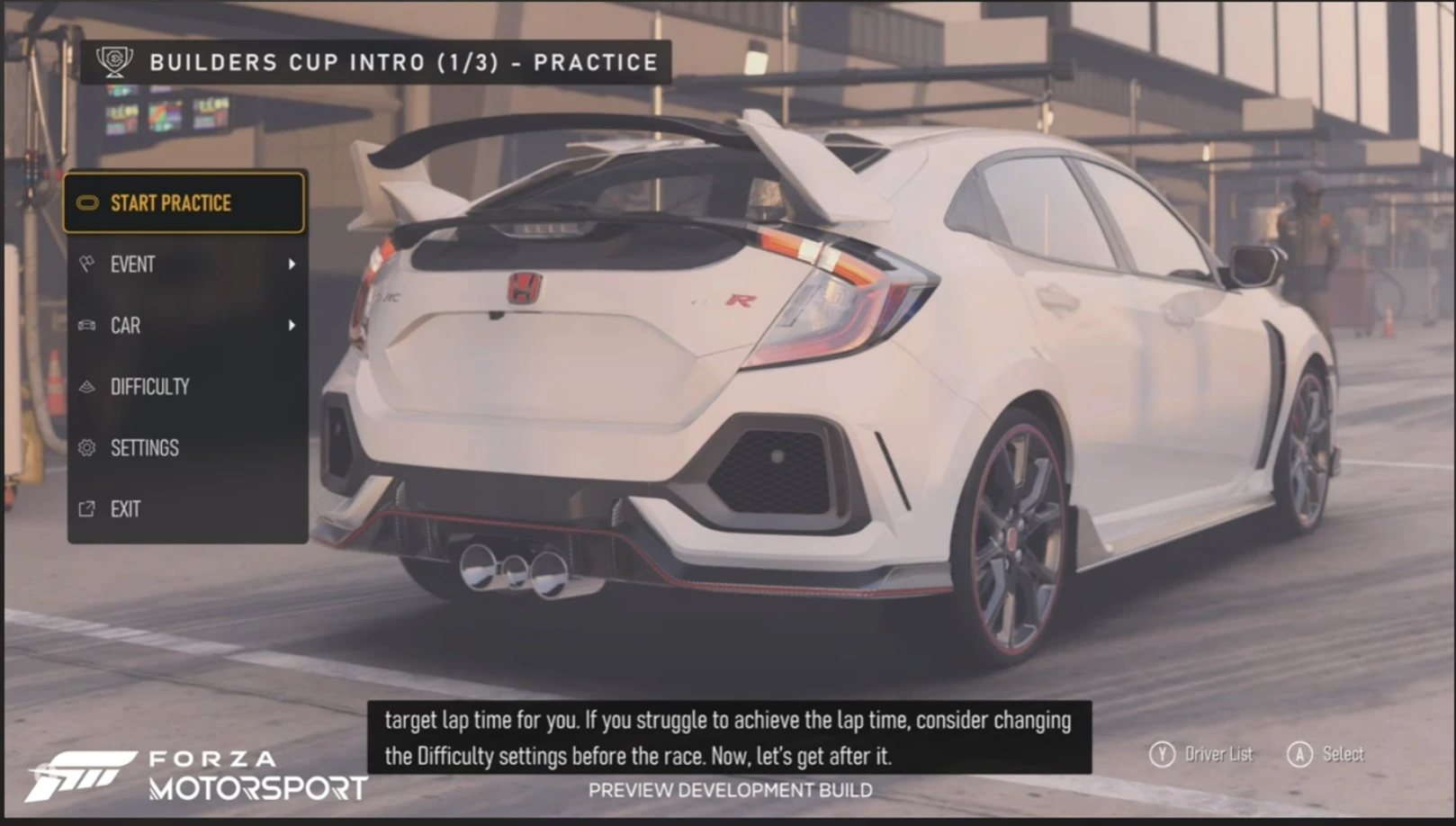Image resolution: width=1456 pixels, height=826 pixels.
Task: Click the traffic cone icon beside Difficulty
Action: pos(86,386)
